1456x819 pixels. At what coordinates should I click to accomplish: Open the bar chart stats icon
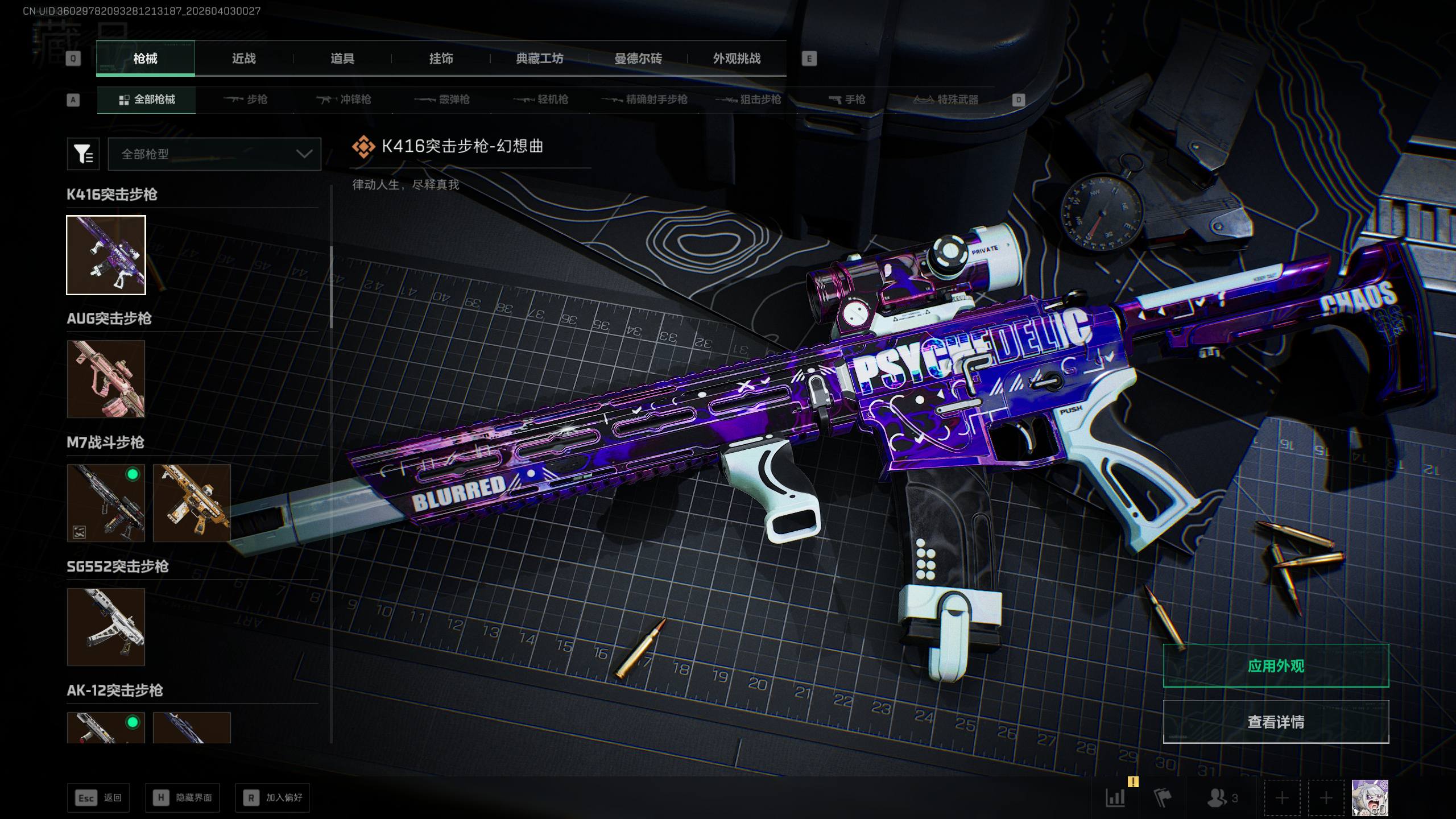[1115, 798]
